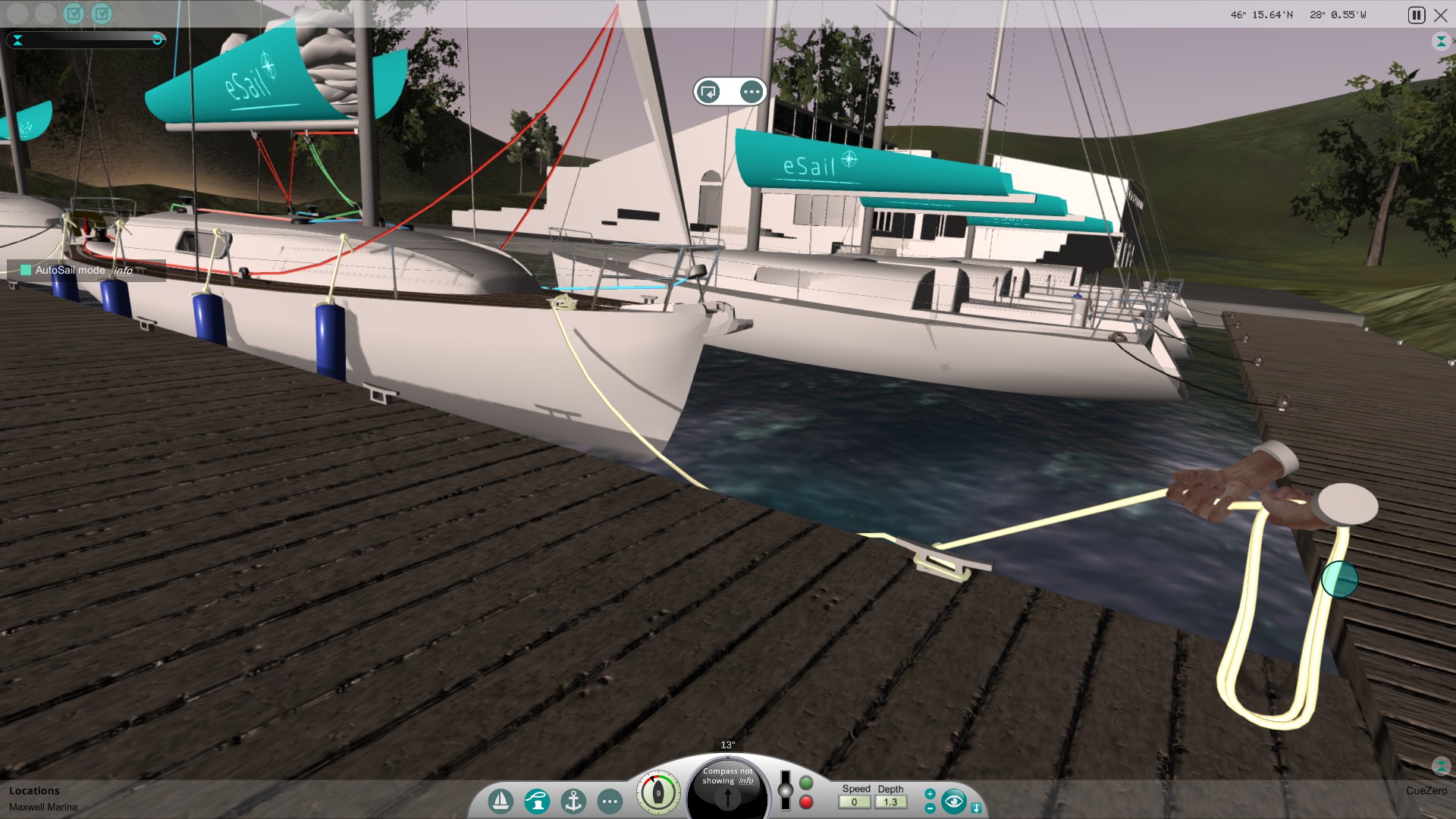Click the hourglass icon on the time bar
This screenshot has height=819, width=1456.
point(17,41)
